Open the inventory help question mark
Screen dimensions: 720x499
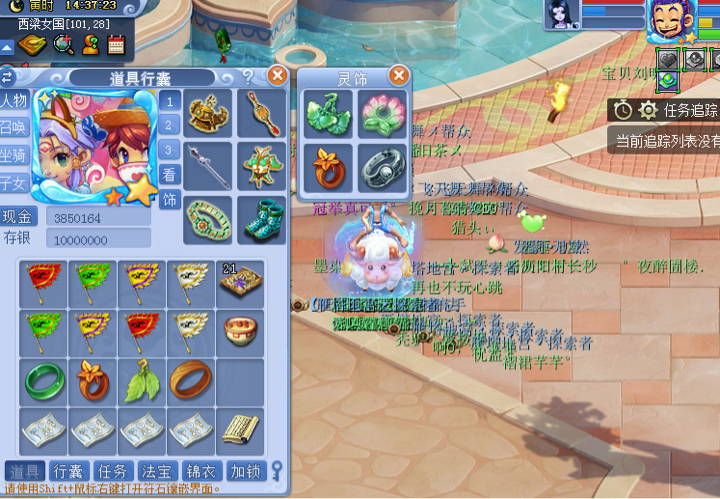point(247,77)
